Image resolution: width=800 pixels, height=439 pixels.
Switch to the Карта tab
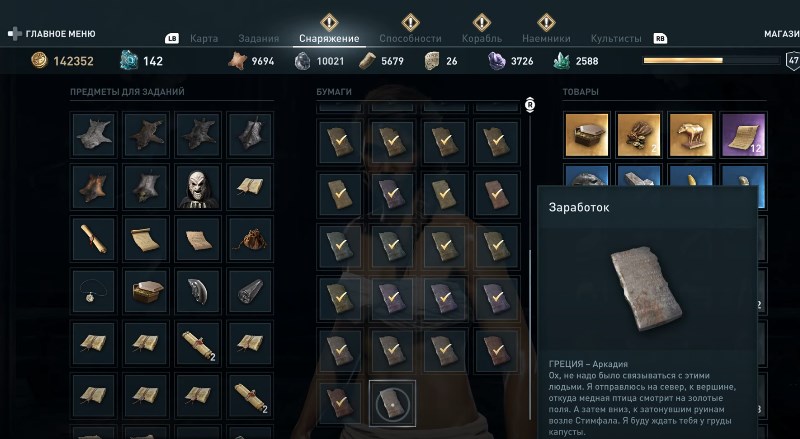coord(206,38)
